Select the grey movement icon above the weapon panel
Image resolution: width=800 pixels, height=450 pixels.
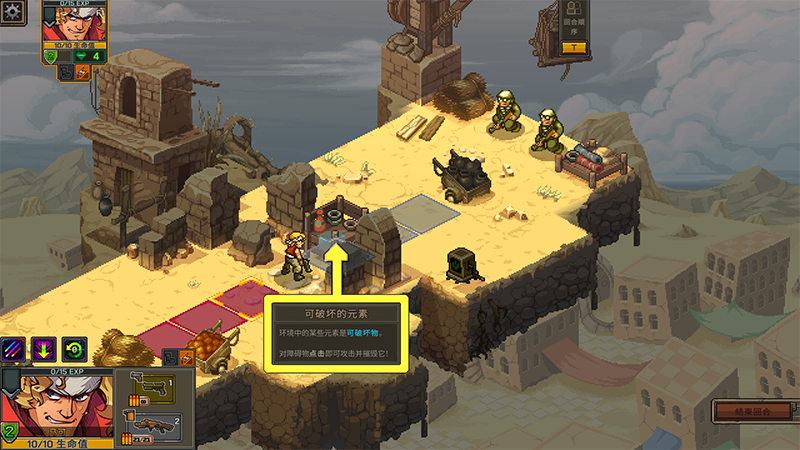(169, 356)
